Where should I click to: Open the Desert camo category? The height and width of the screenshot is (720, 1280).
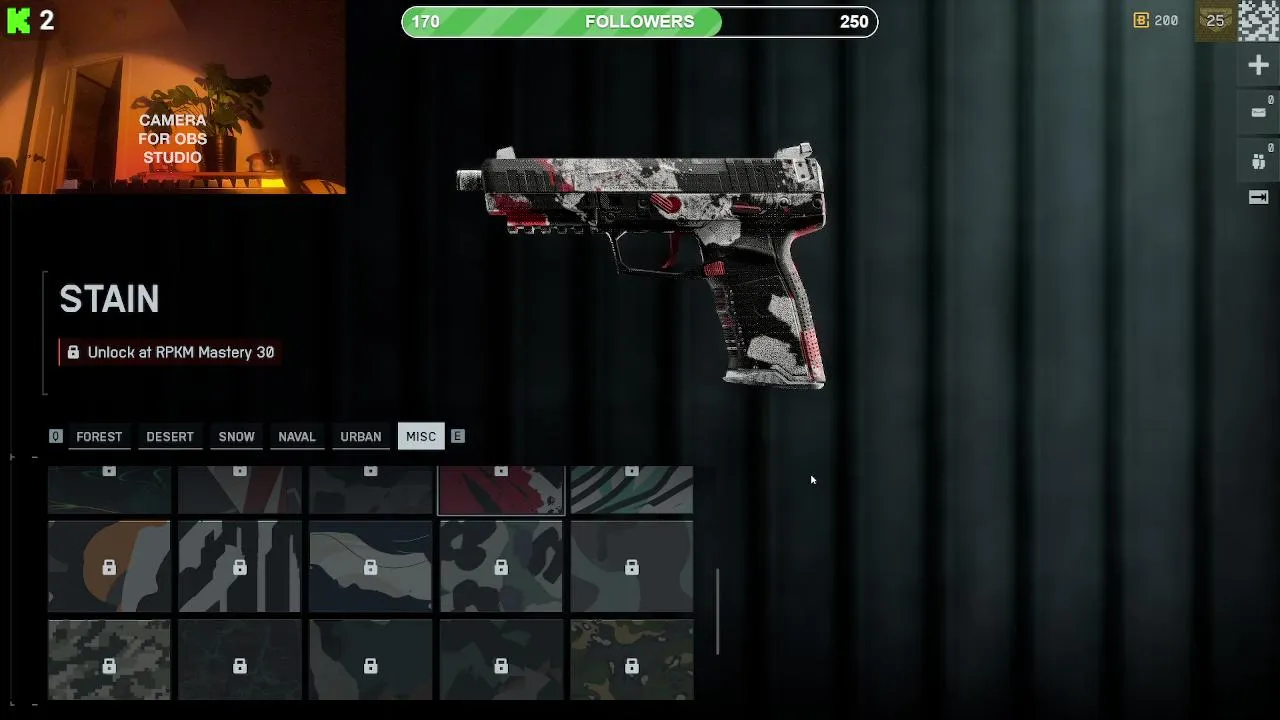point(170,437)
